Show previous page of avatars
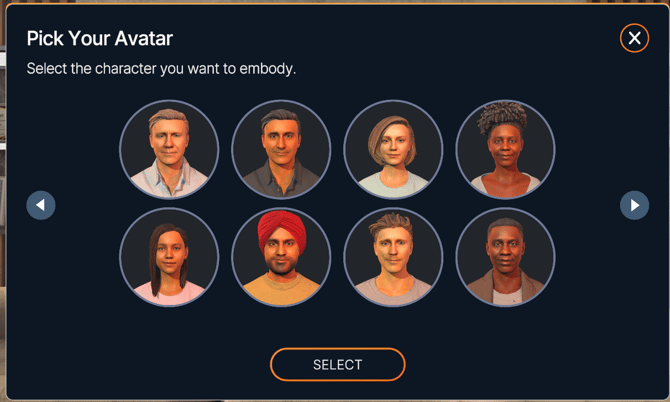 (x=41, y=205)
